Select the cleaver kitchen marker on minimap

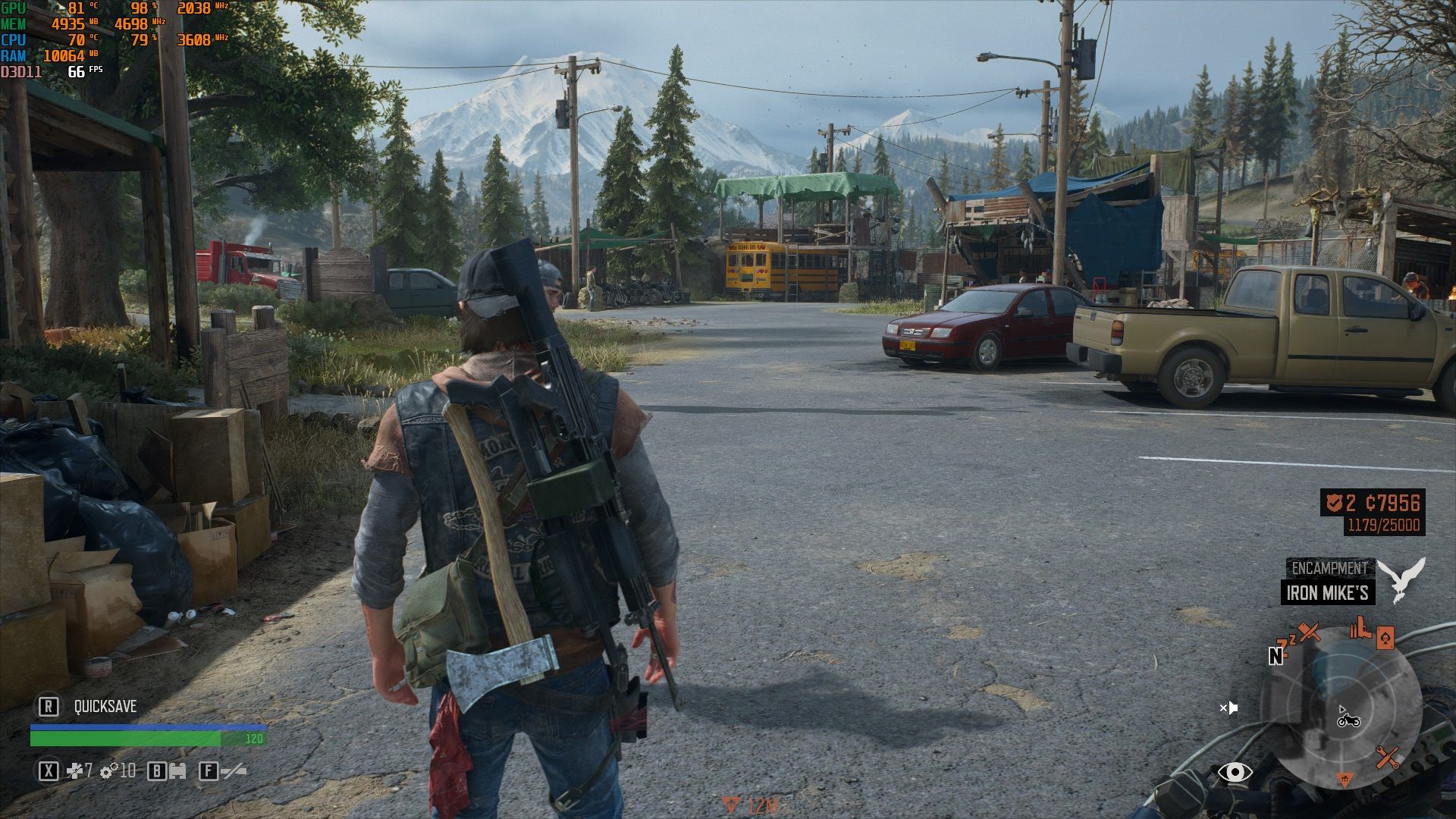[1310, 632]
